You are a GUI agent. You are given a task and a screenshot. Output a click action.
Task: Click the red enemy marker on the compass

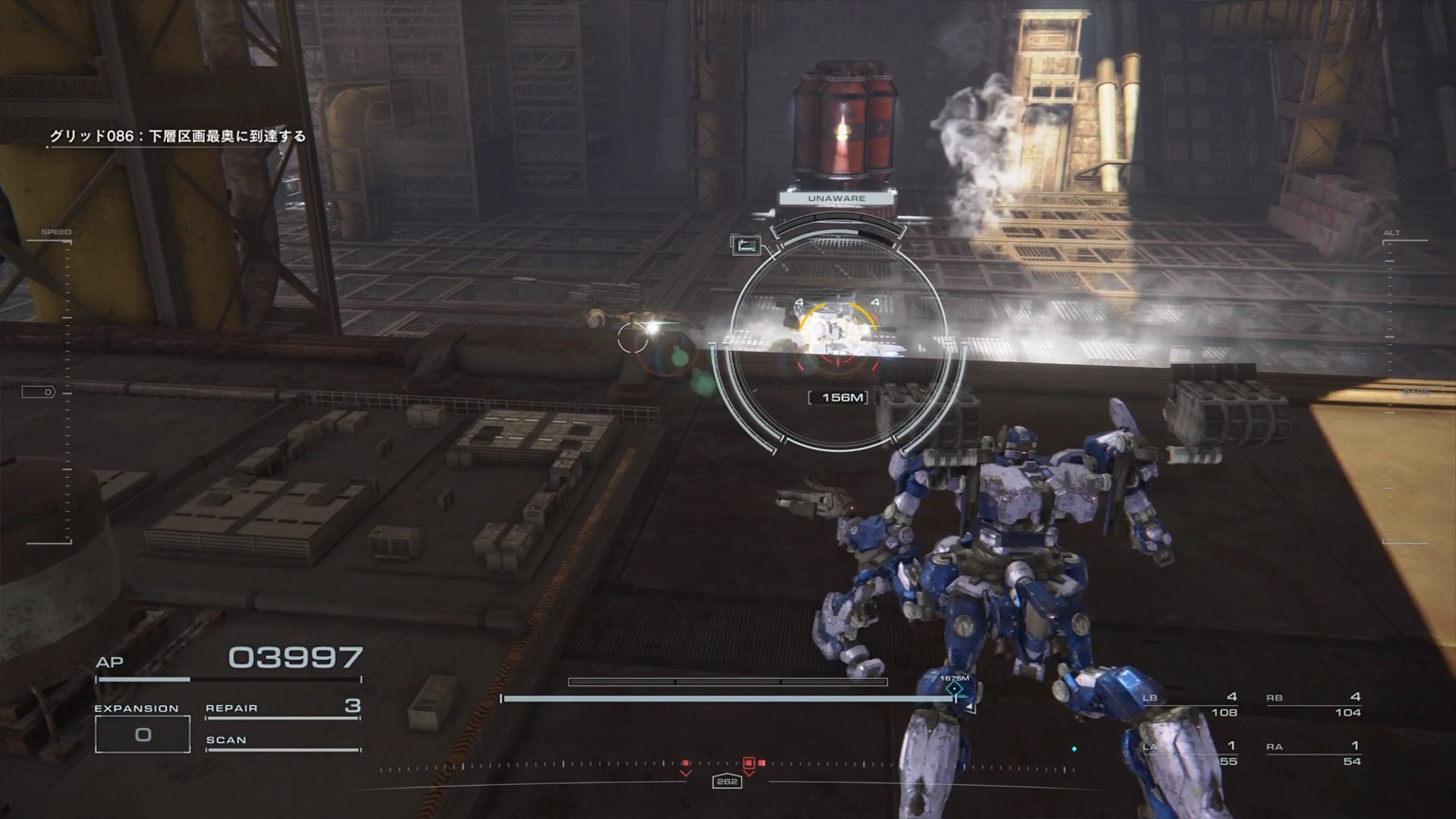coord(749,763)
